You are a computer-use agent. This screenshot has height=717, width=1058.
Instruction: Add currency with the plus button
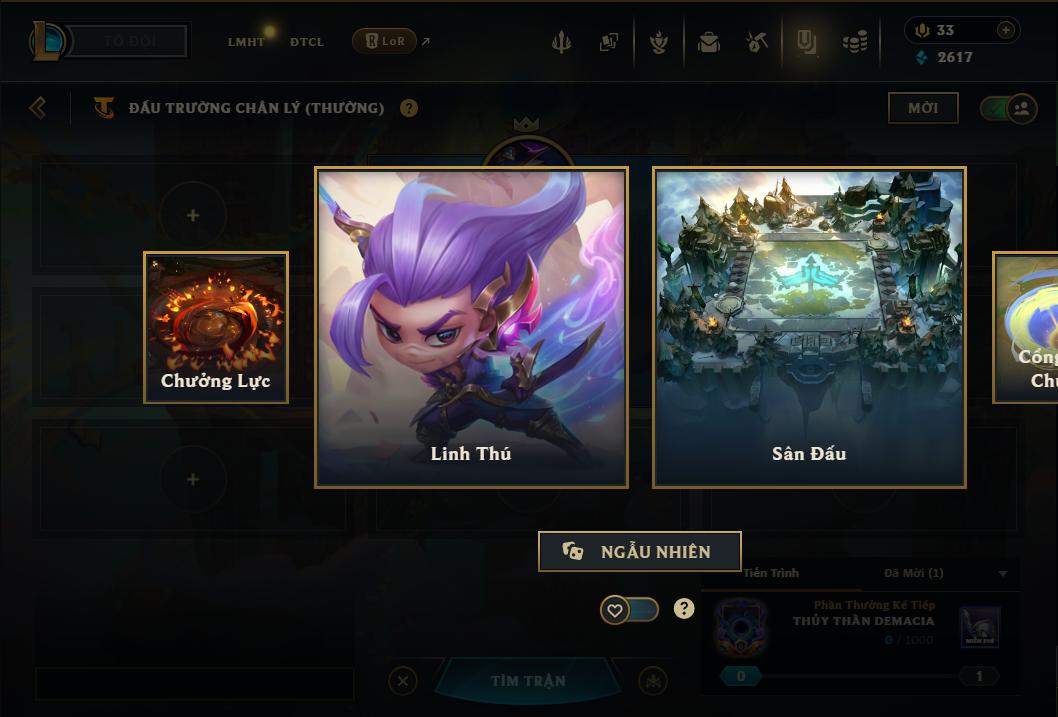pos(1005,30)
